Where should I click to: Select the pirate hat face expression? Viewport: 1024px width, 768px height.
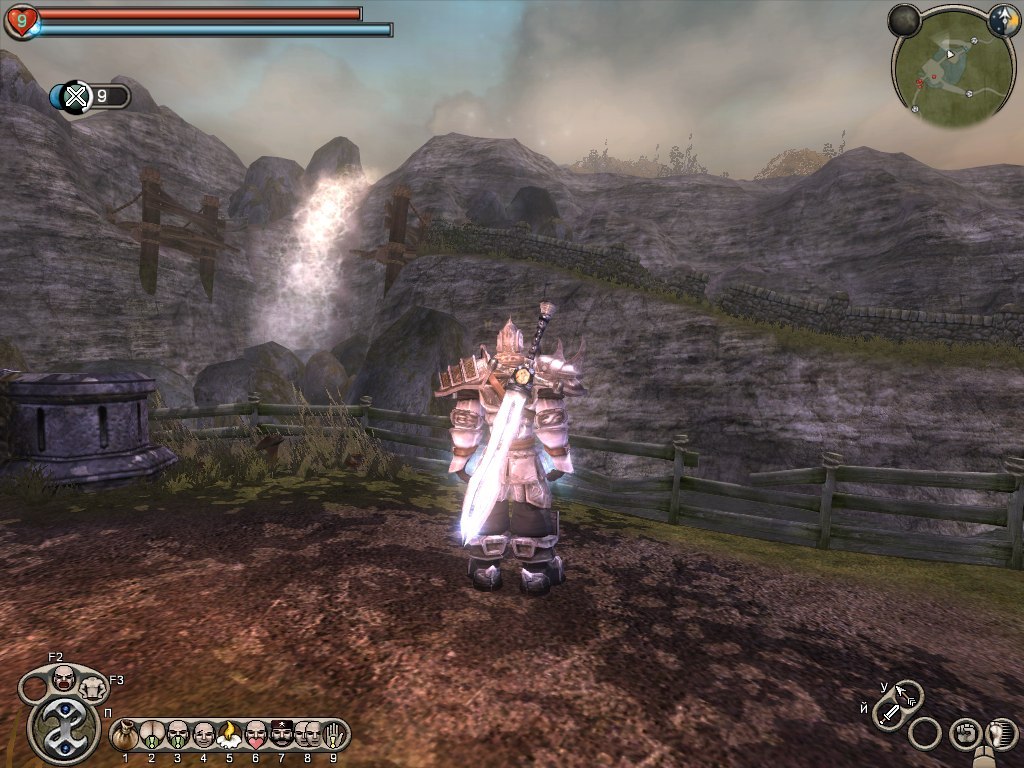(x=281, y=735)
